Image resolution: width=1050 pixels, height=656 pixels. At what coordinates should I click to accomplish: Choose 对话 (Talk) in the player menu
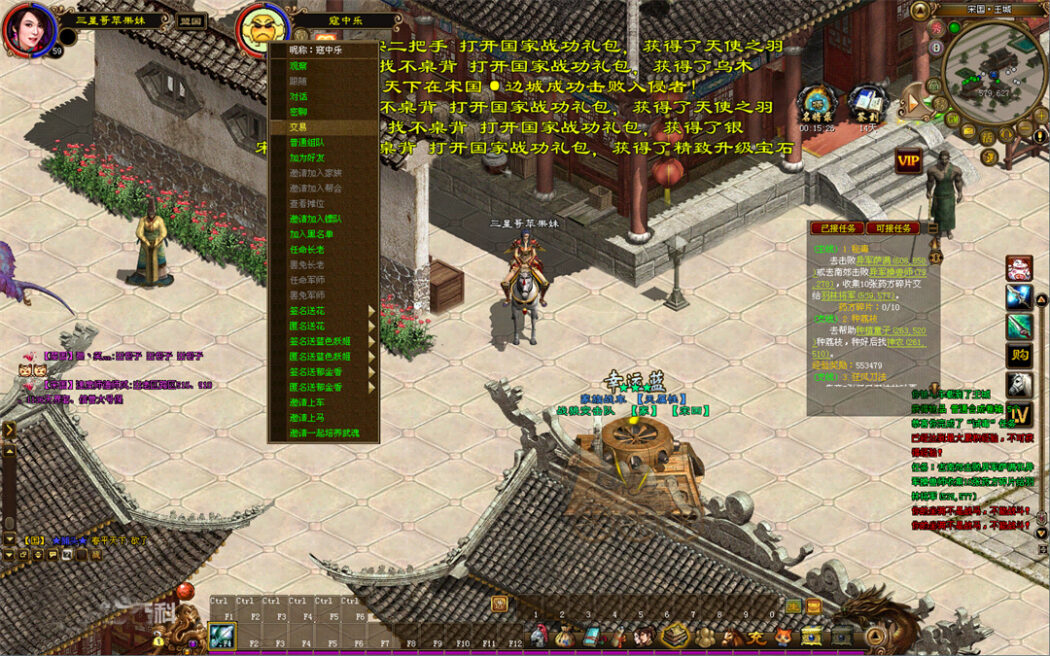coord(300,97)
